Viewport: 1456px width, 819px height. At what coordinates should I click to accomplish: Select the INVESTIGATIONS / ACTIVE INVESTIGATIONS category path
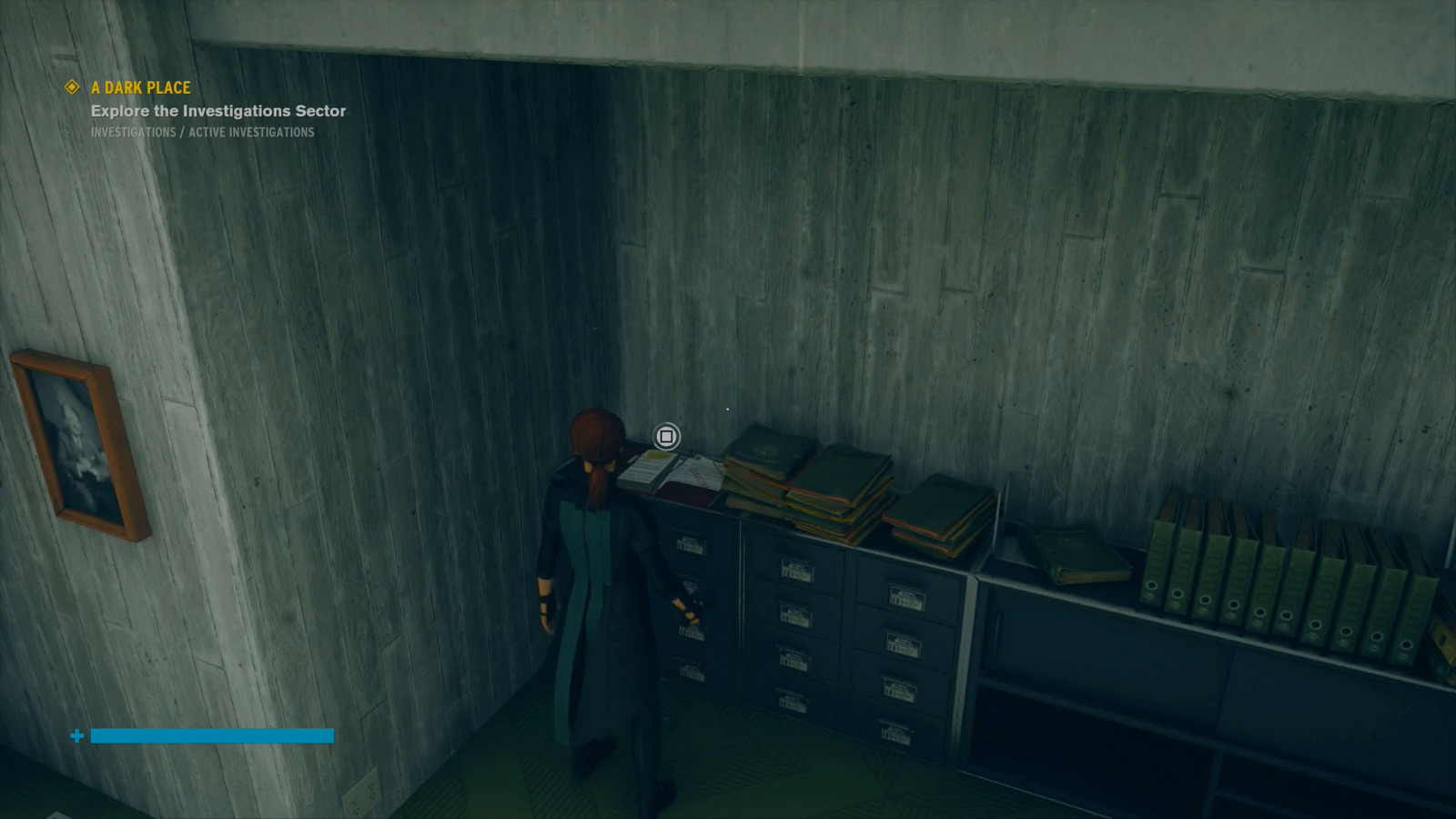pyautogui.click(x=202, y=133)
